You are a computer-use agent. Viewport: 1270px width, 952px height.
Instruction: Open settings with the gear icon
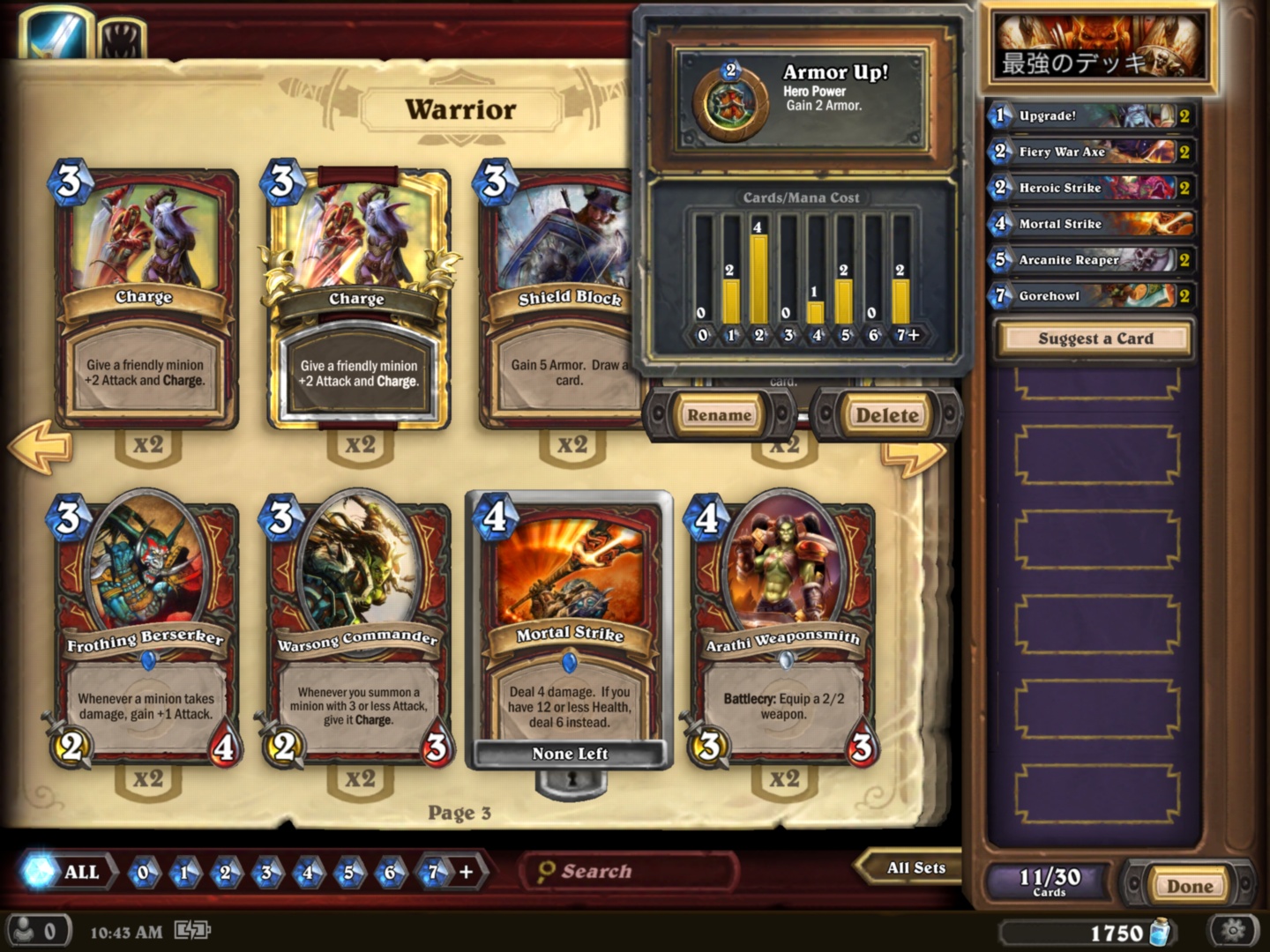coord(1232,930)
